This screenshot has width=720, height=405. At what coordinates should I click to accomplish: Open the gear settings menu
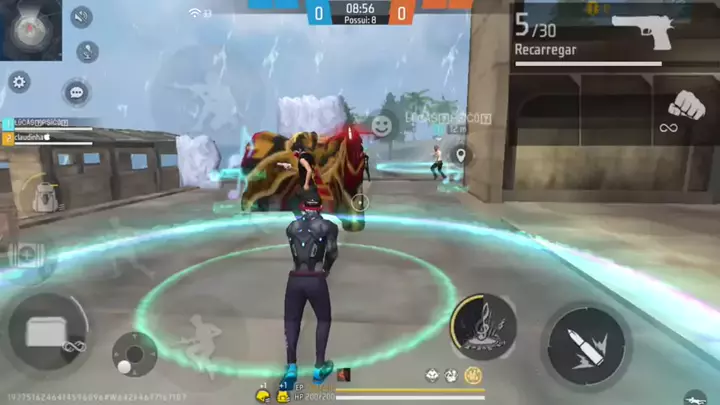[19, 81]
